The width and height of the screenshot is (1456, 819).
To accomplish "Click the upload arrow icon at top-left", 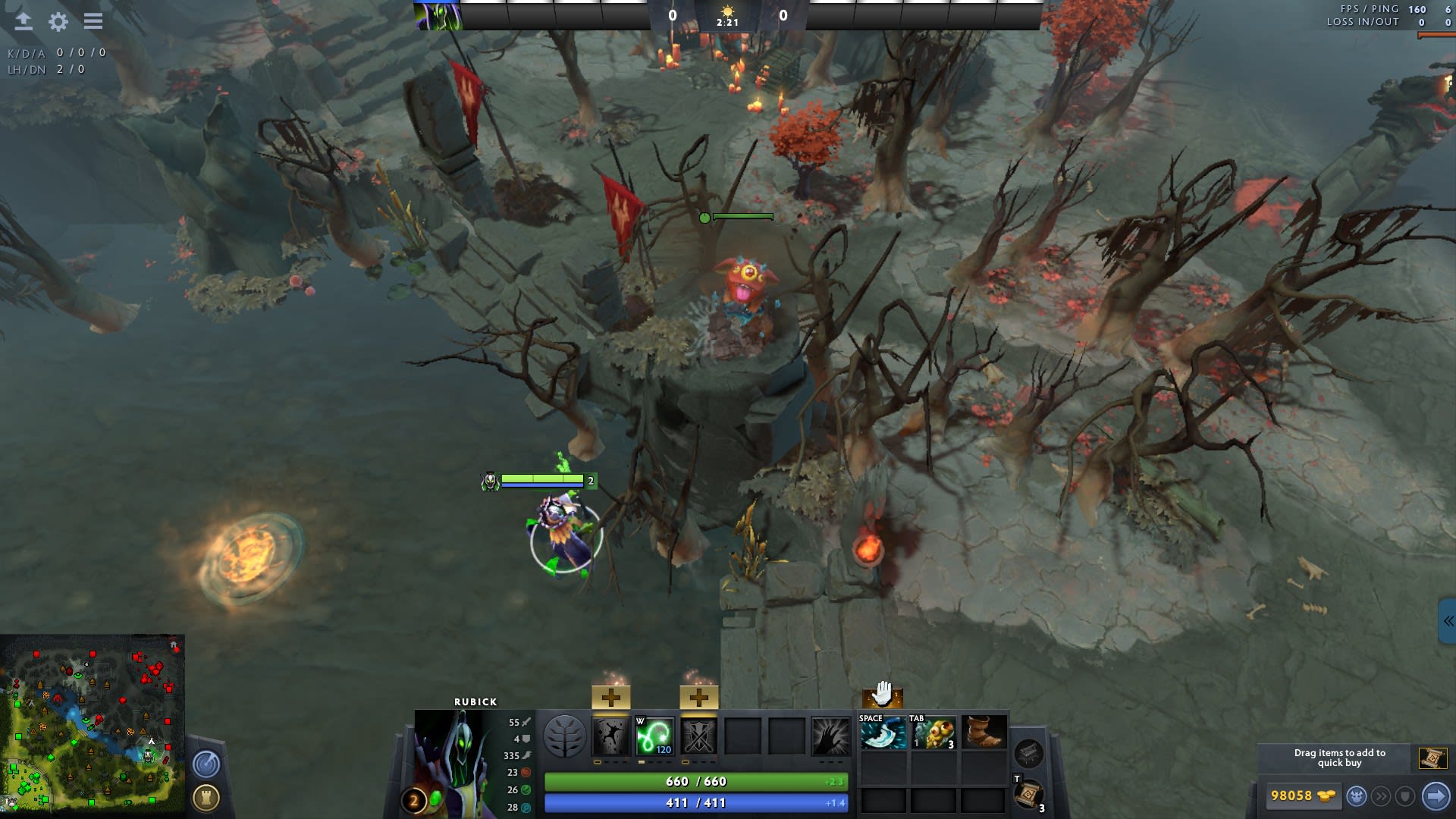I will point(24,21).
